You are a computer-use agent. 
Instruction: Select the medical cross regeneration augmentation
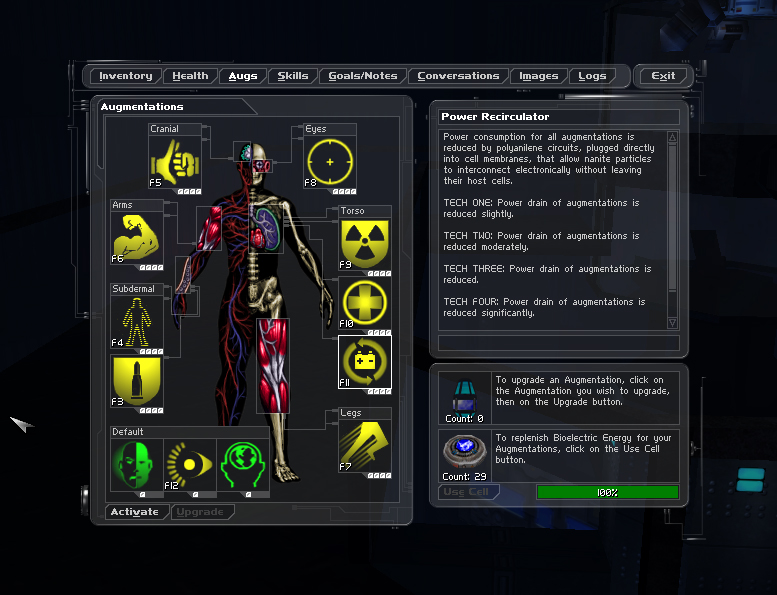tap(364, 302)
